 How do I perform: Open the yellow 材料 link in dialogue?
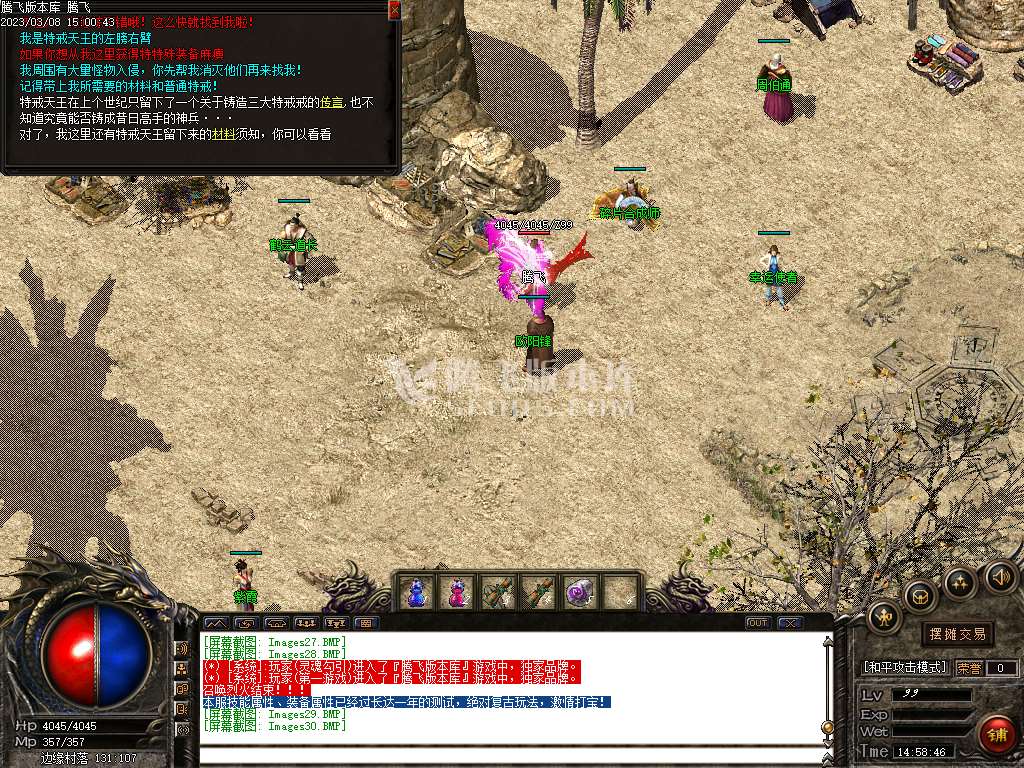tap(223, 134)
